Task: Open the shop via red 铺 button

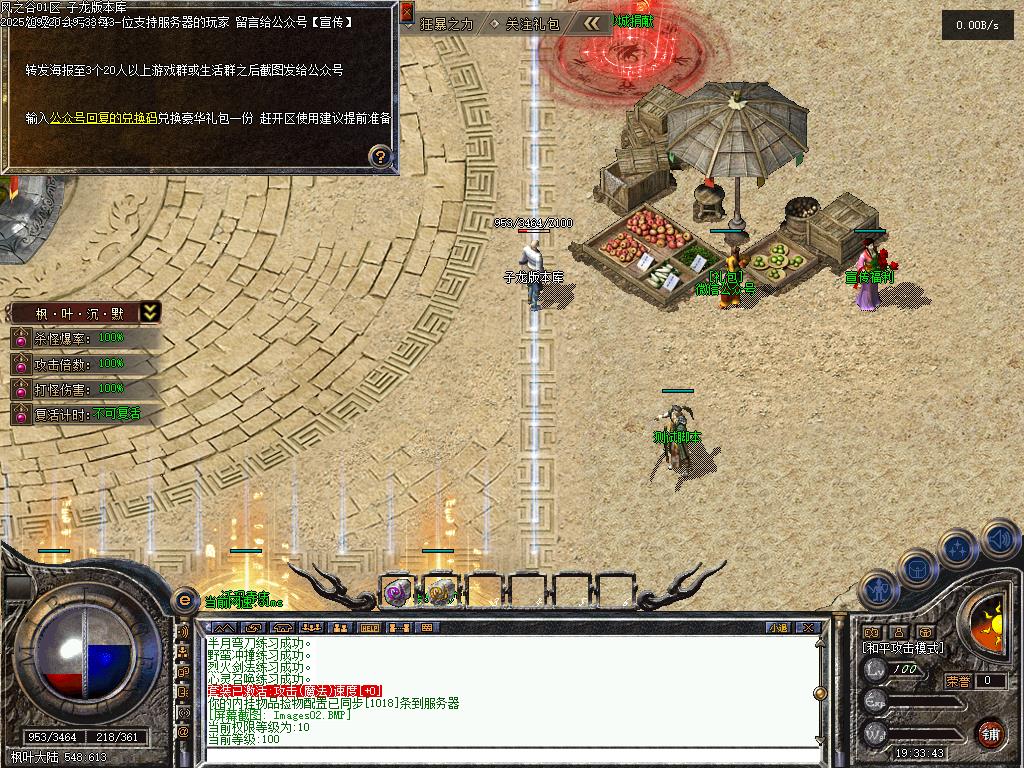Action: [990, 732]
